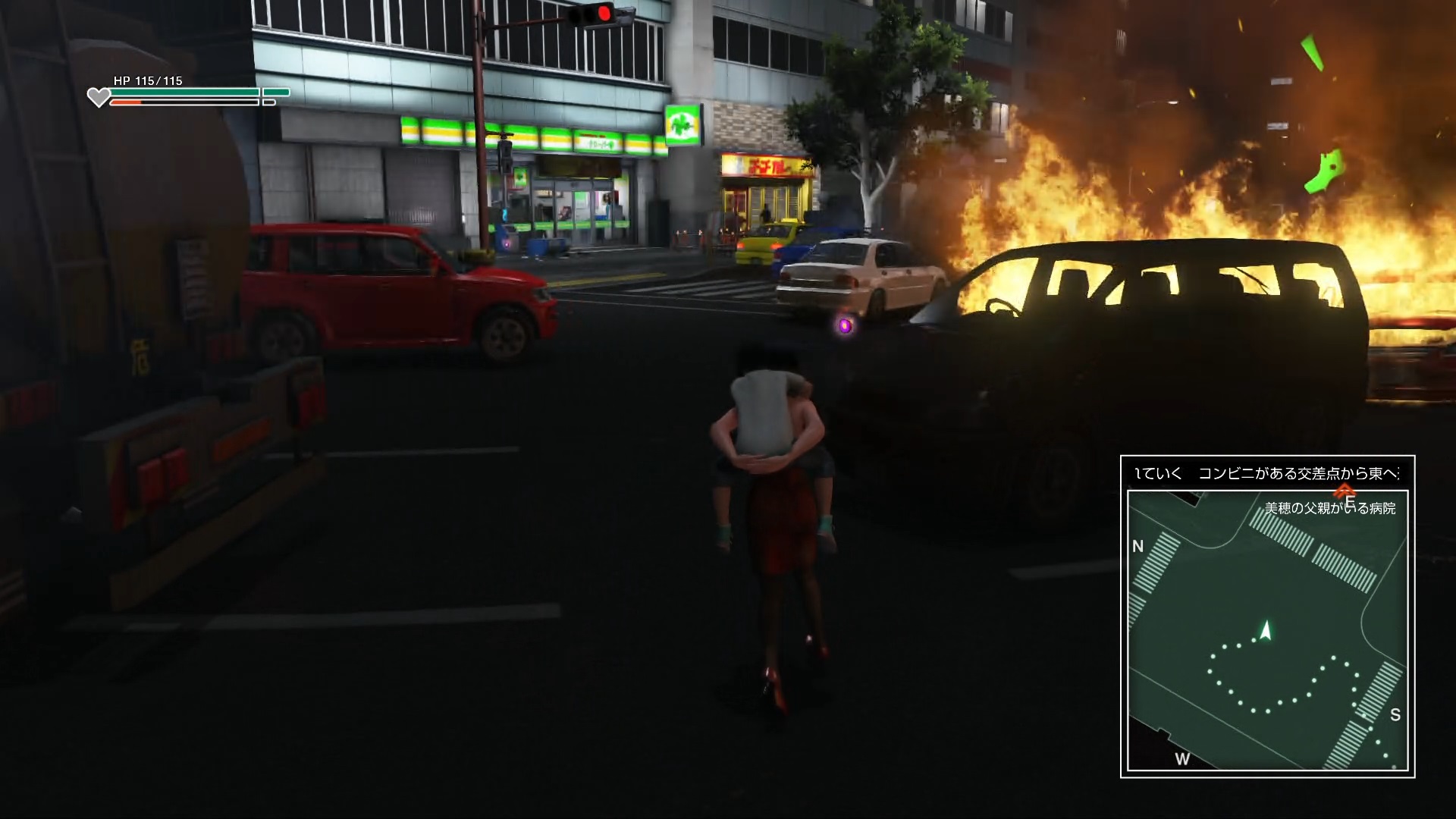The image size is (1456, 819).
Task: Click the minimap in the corner
Action: [x=1267, y=629]
